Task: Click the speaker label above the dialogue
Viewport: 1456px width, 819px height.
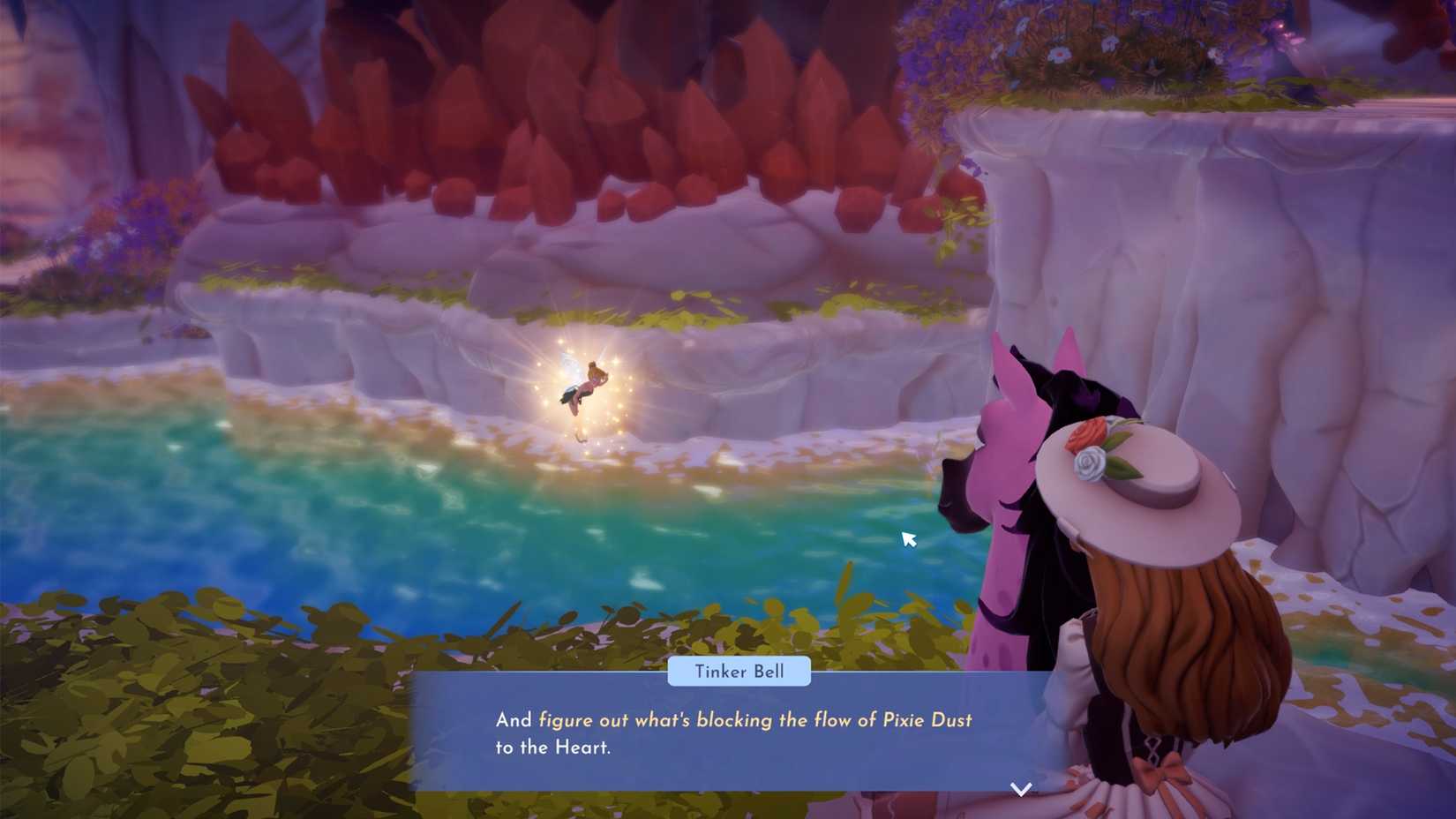Action: click(739, 671)
